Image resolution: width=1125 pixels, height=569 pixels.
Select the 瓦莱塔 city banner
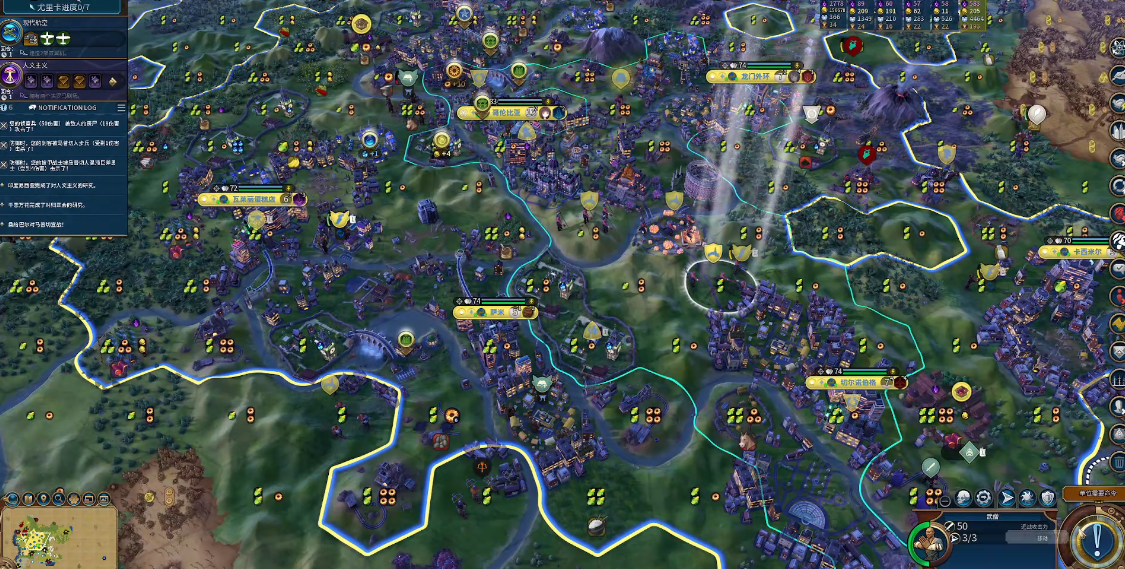[x=245, y=199]
